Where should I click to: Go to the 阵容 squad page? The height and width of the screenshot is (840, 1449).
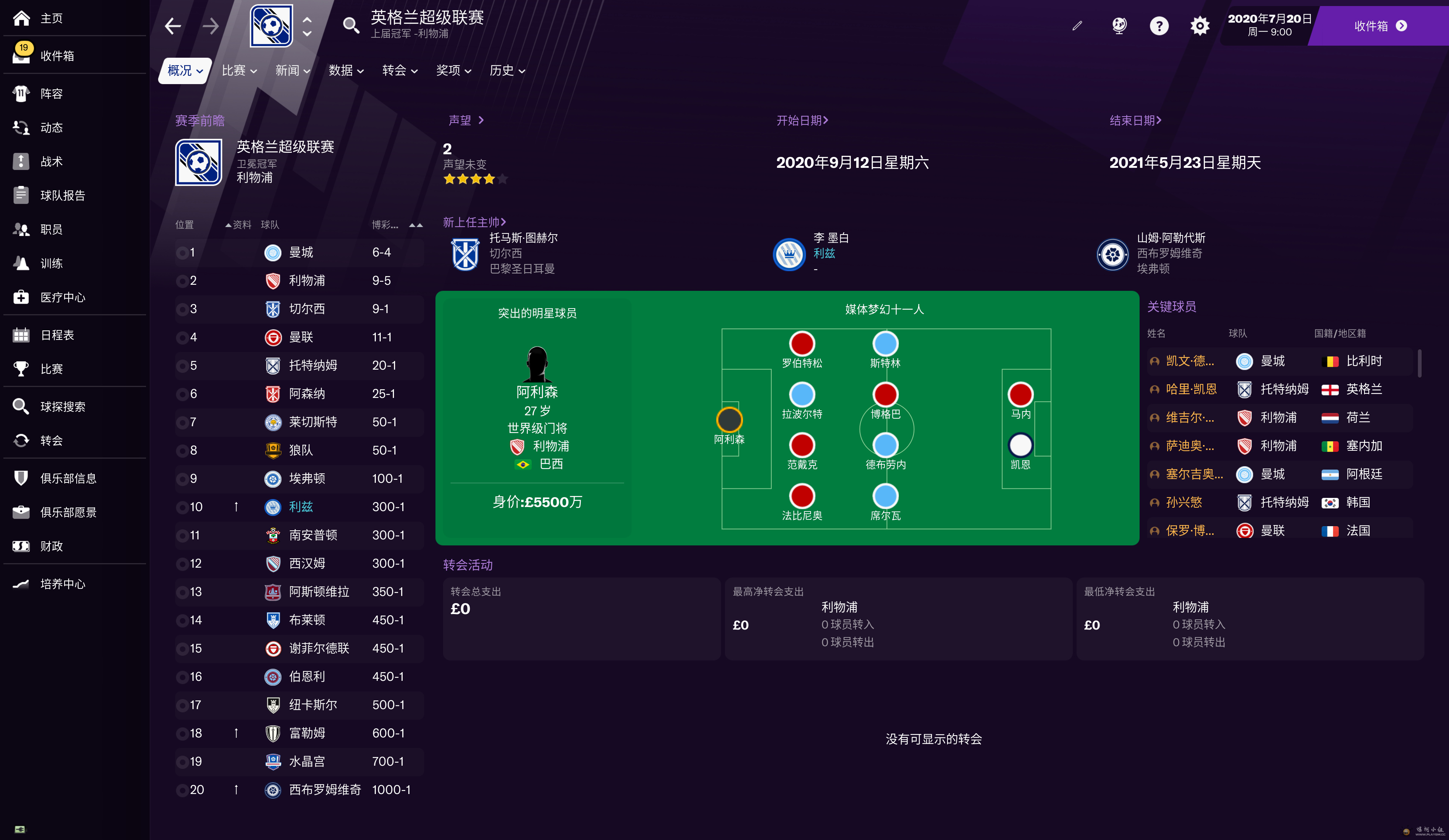coord(51,94)
